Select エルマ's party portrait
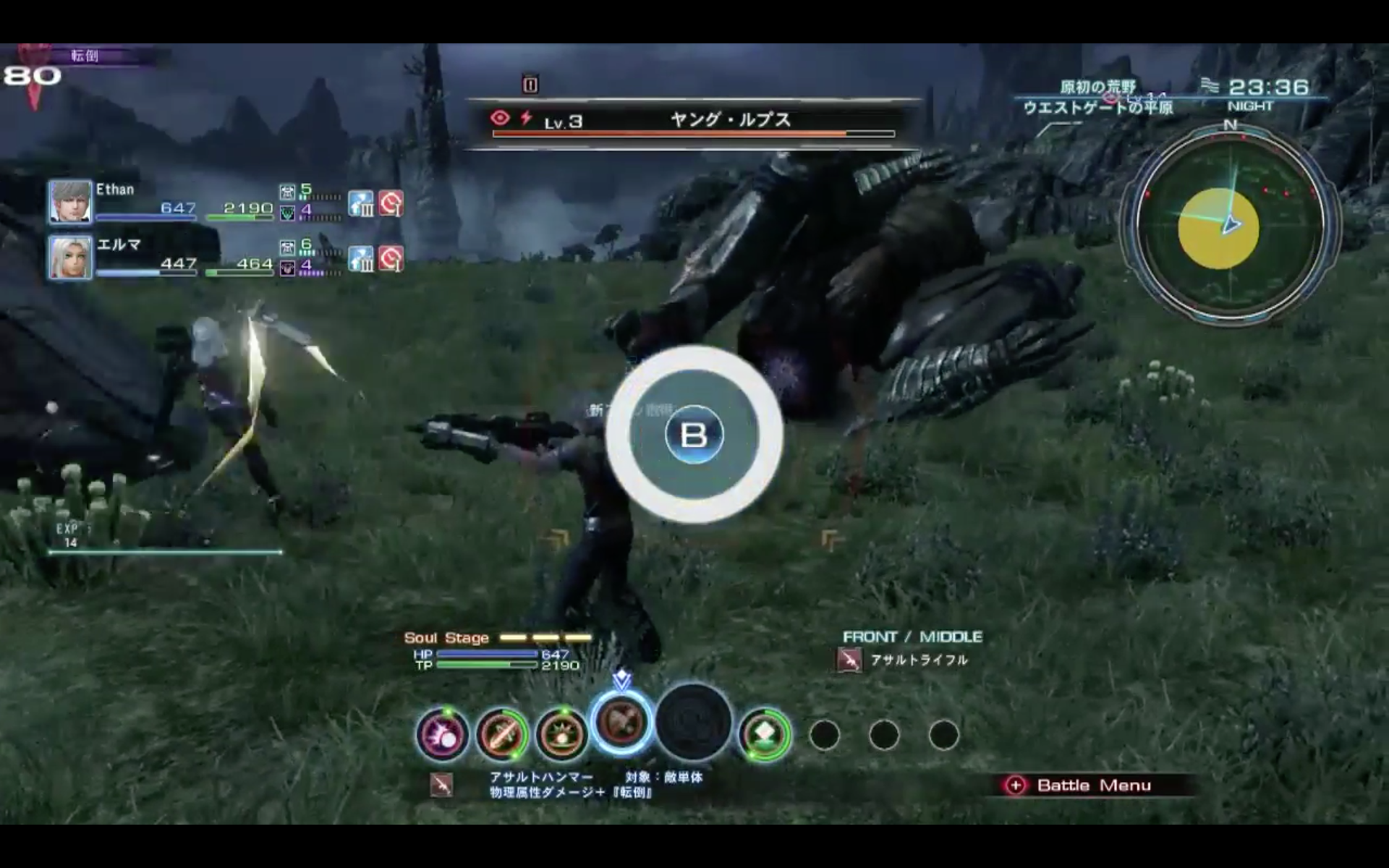This screenshot has height=868, width=1389. click(x=70, y=257)
